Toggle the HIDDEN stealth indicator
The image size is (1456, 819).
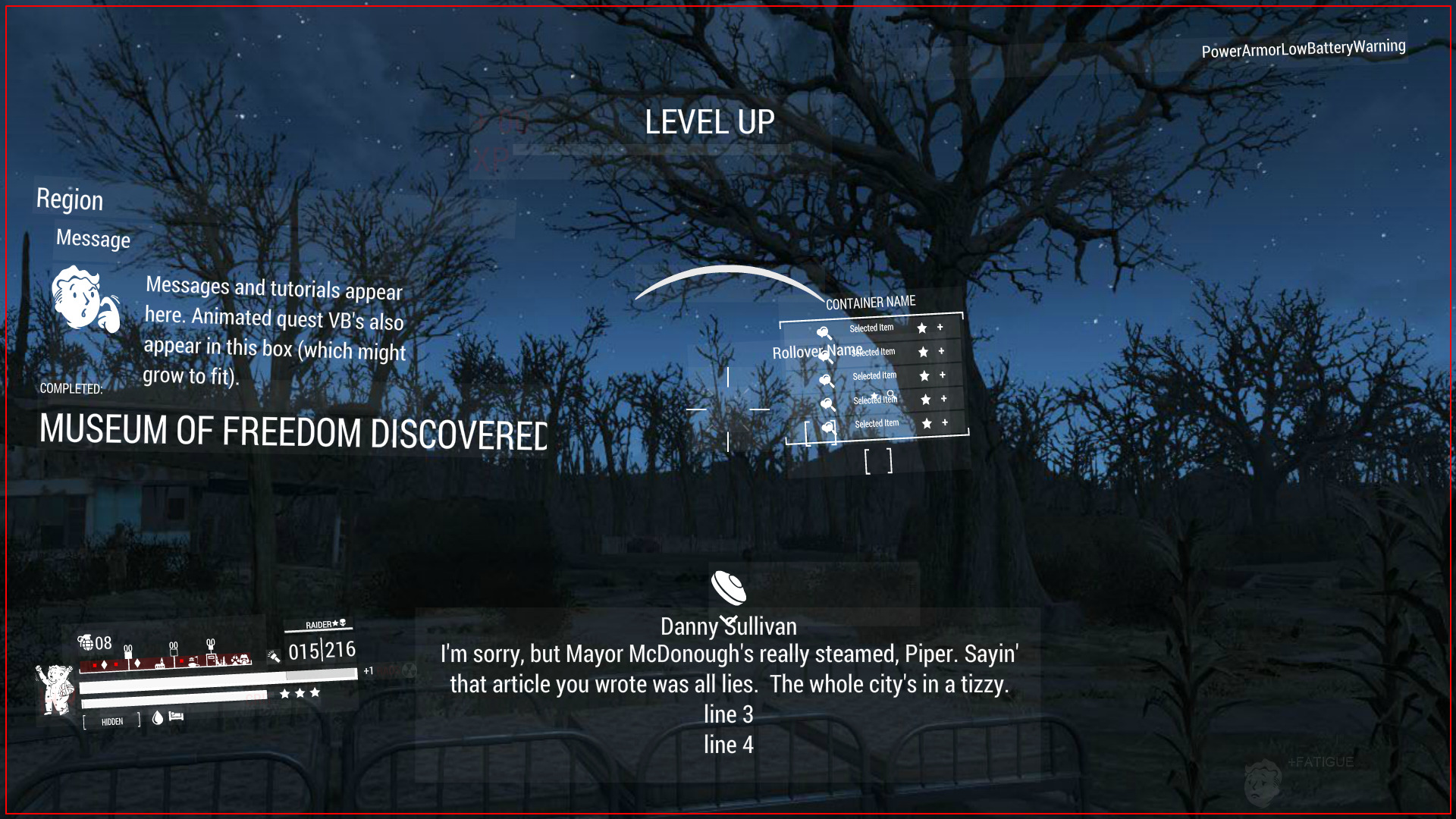pyautogui.click(x=111, y=720)
